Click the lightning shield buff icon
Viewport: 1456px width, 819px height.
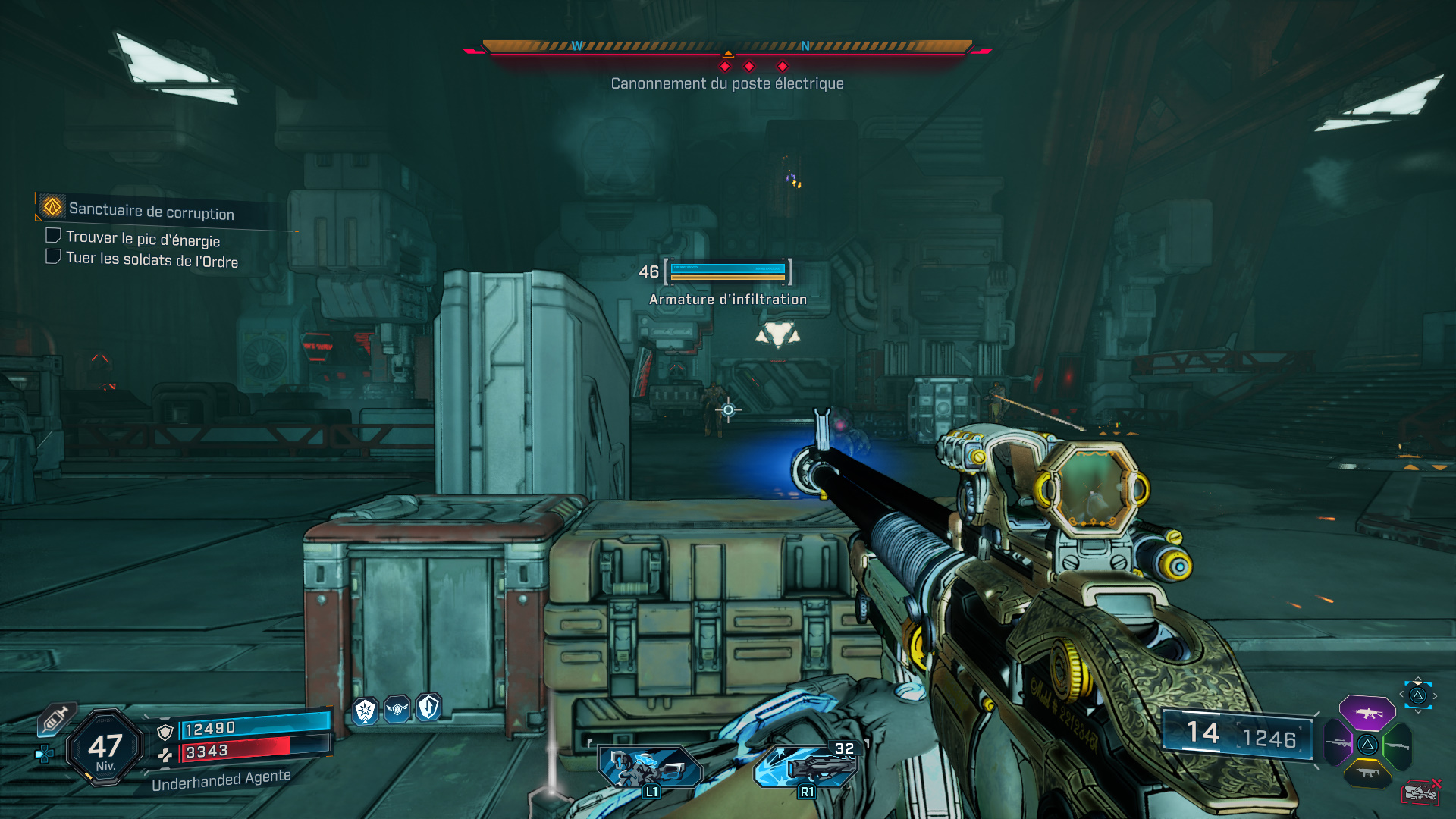click(428, 708)
